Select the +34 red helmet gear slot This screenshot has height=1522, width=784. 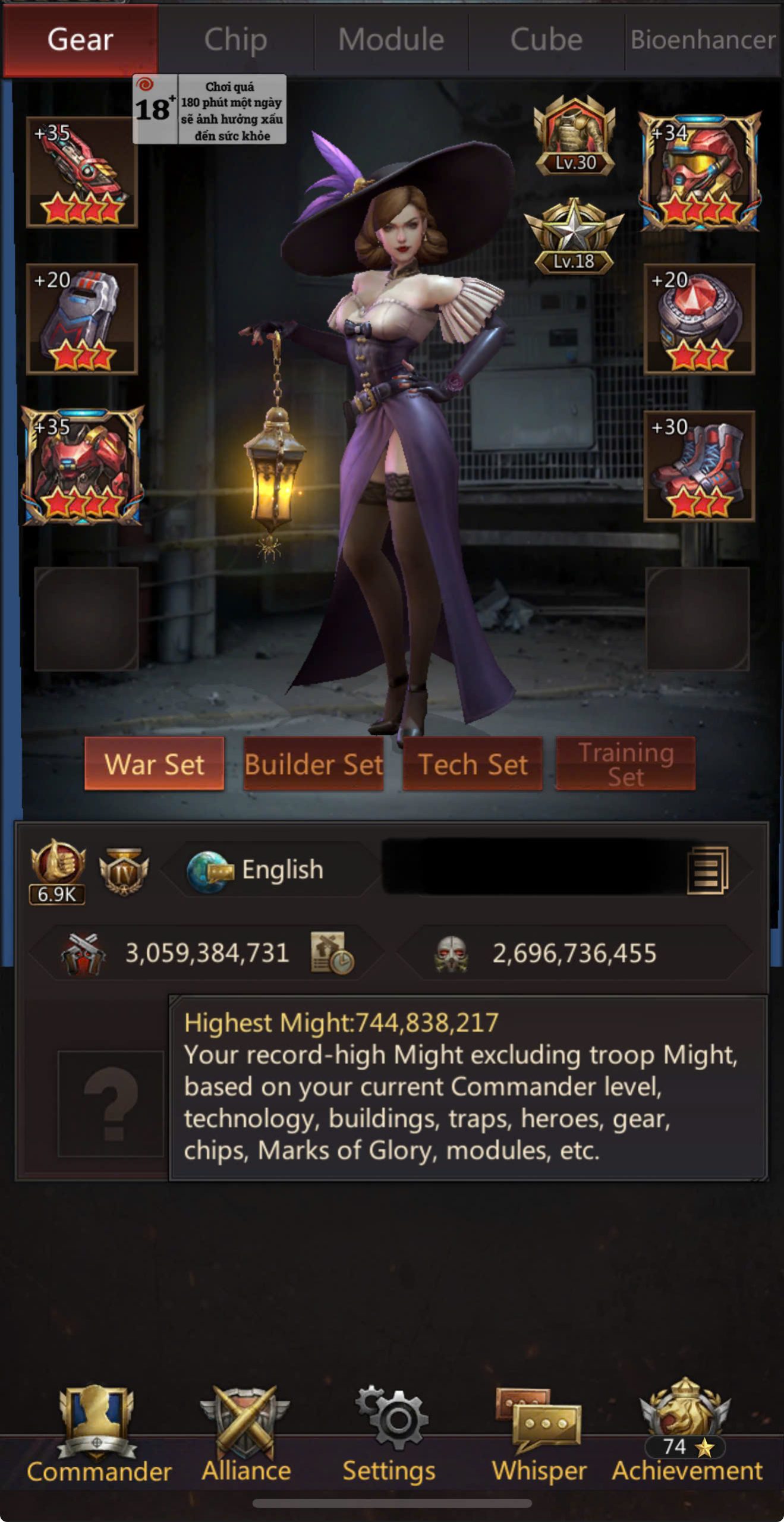coord(700,172)
